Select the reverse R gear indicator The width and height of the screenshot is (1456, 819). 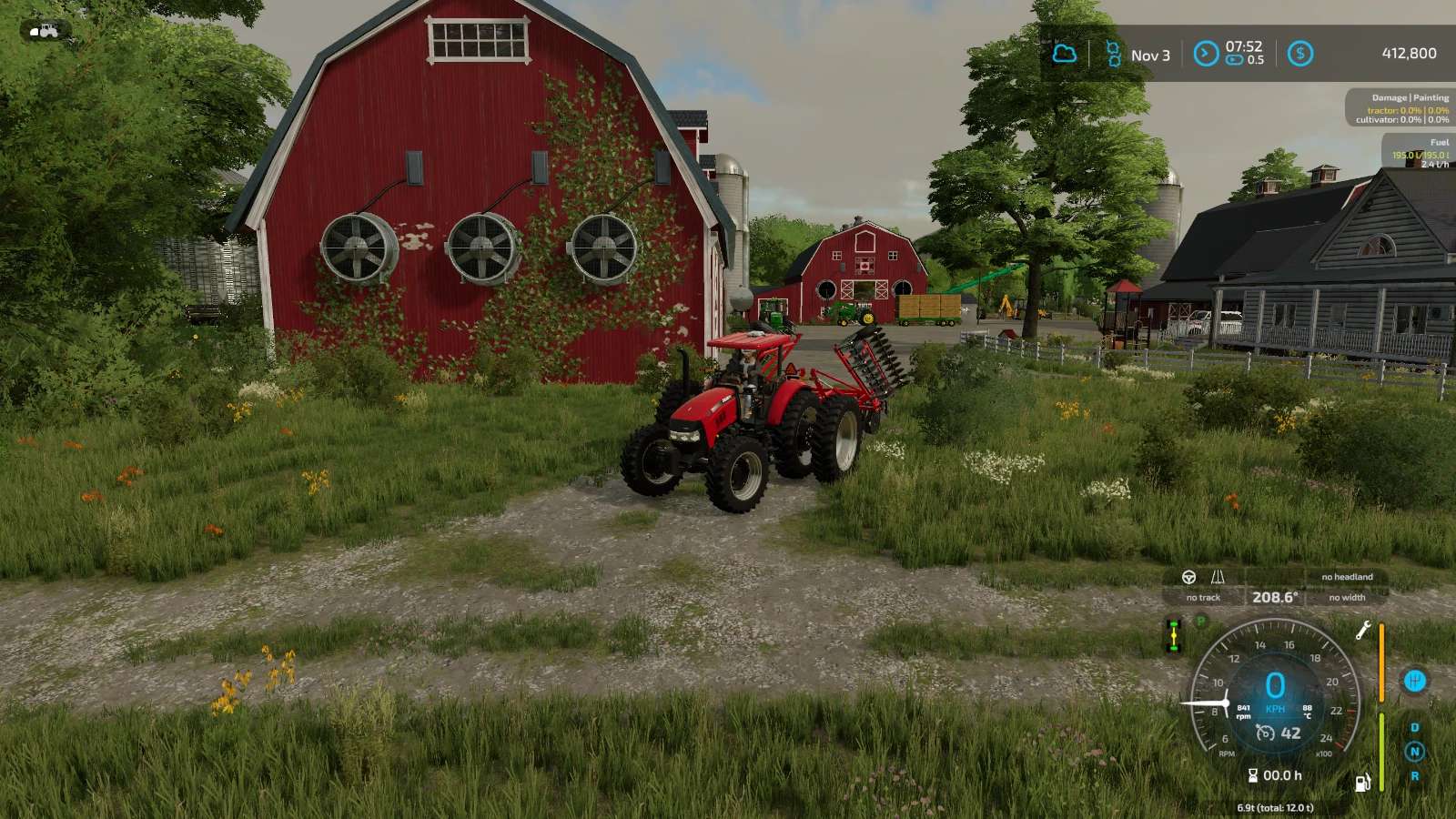1415,776
